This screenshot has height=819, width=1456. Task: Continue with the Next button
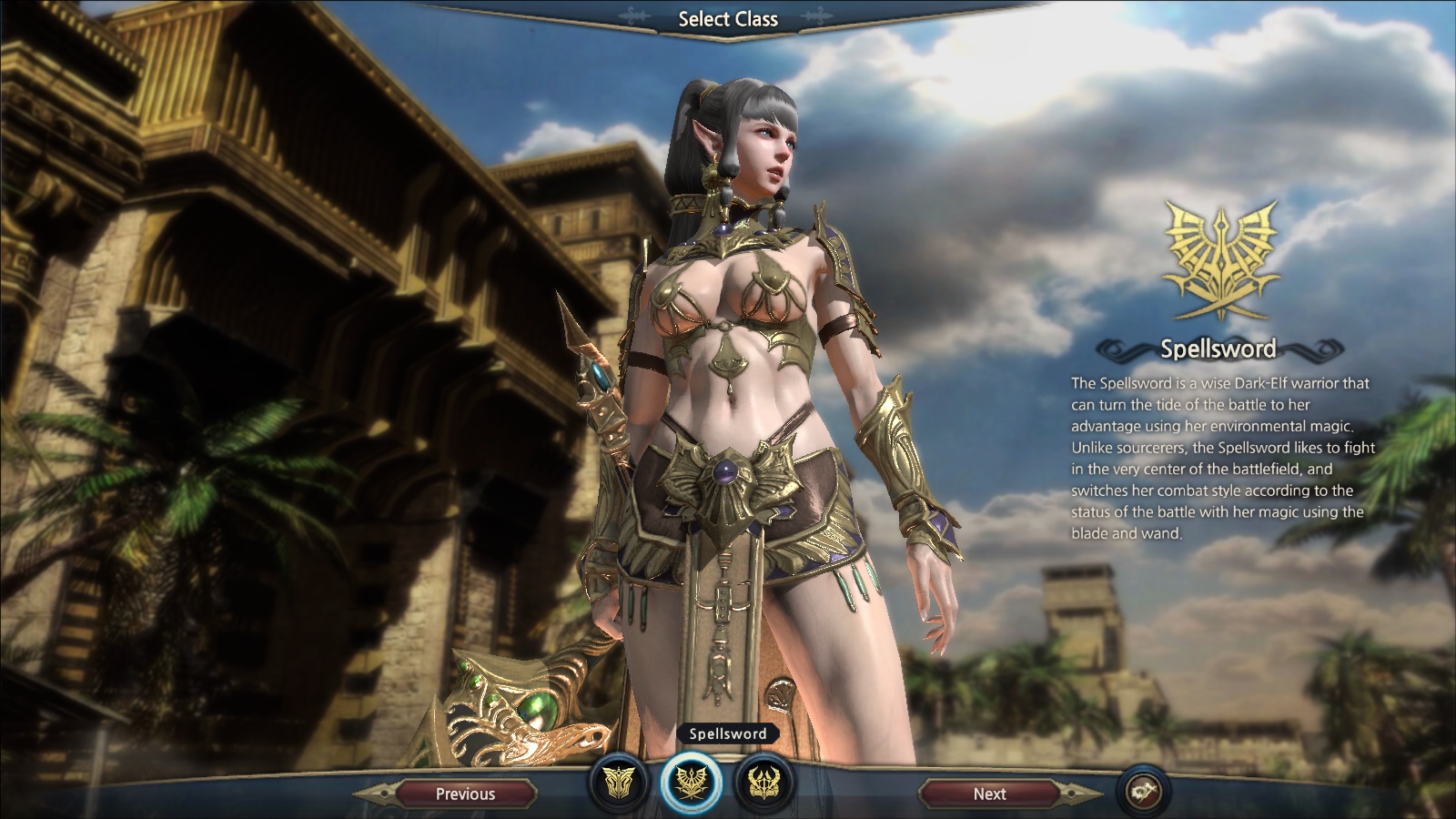989,794
